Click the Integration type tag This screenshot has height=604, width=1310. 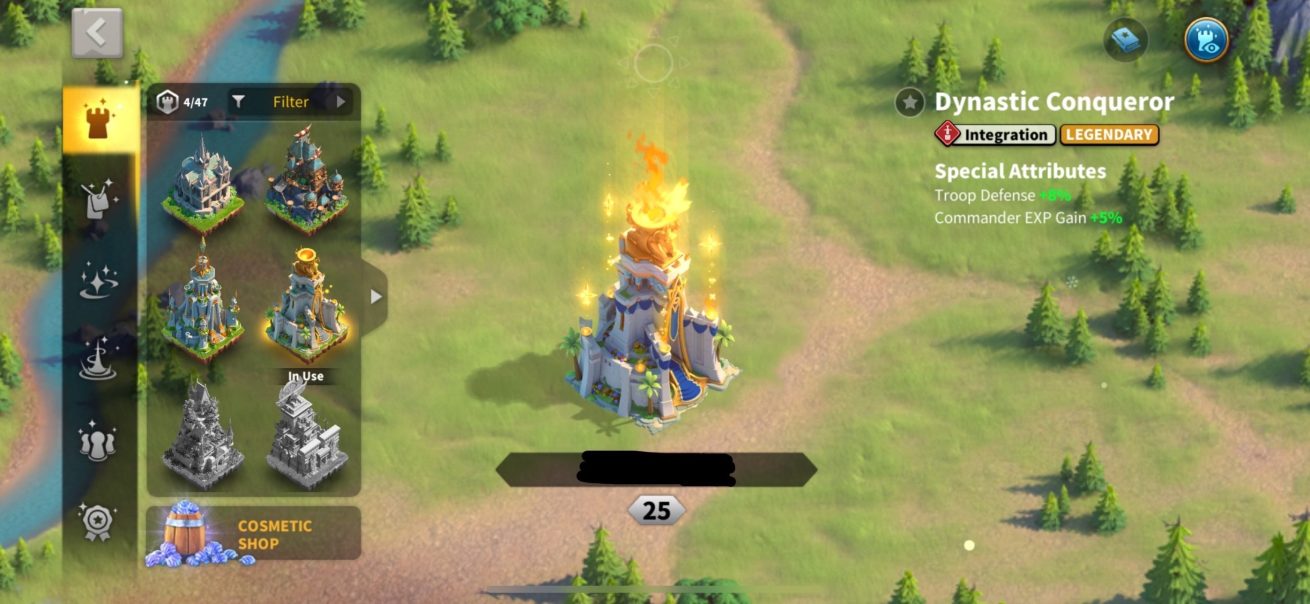(995, 134)
